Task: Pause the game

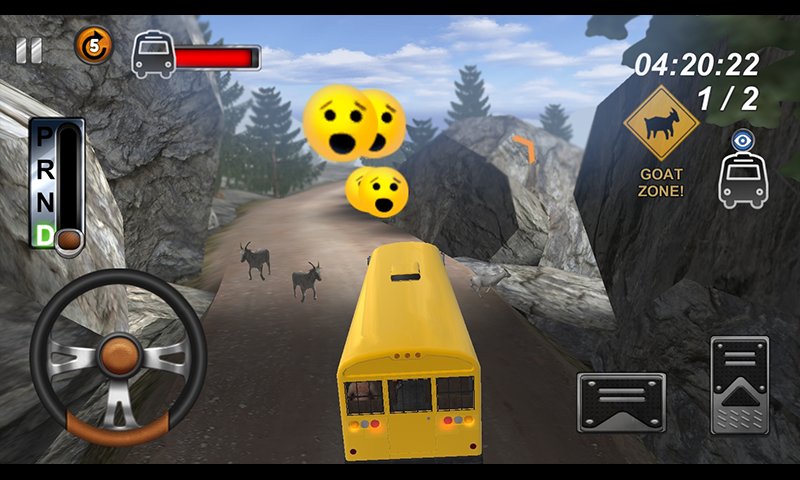Action: point(29,51)
